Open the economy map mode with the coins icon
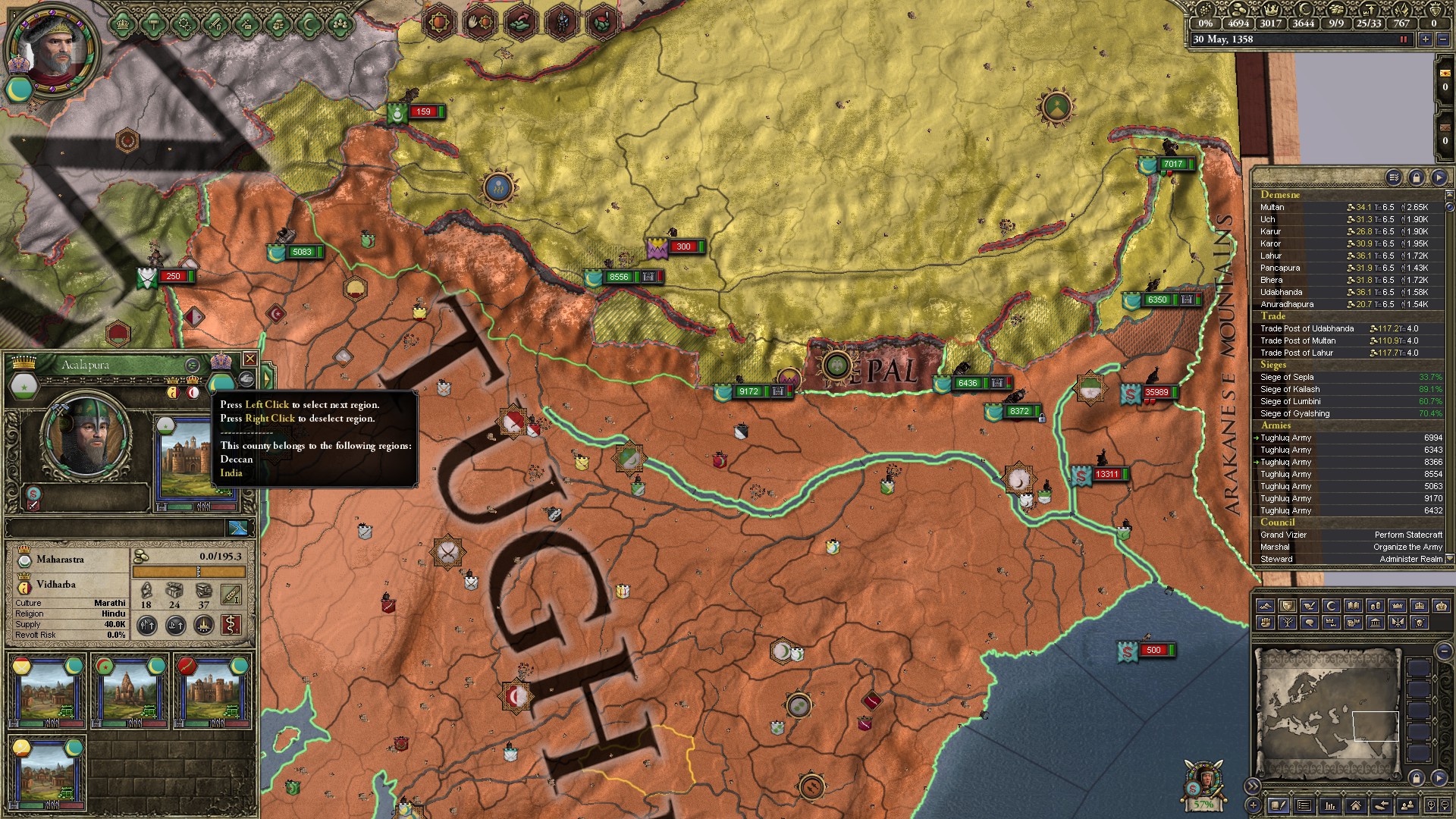This screenshot has width=1456, height=819. tap(1376, 605)
